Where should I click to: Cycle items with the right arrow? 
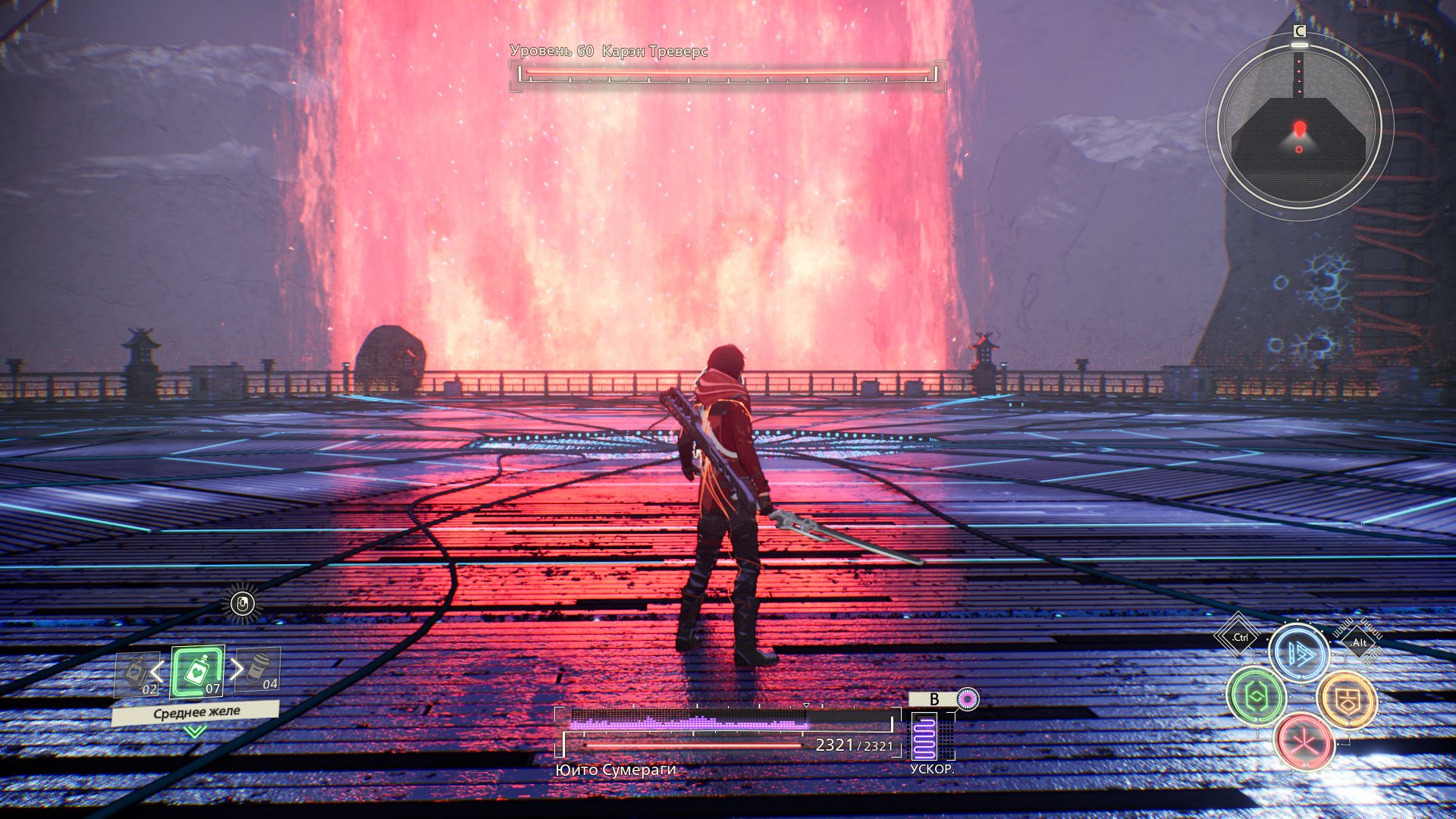click(237, 669)
